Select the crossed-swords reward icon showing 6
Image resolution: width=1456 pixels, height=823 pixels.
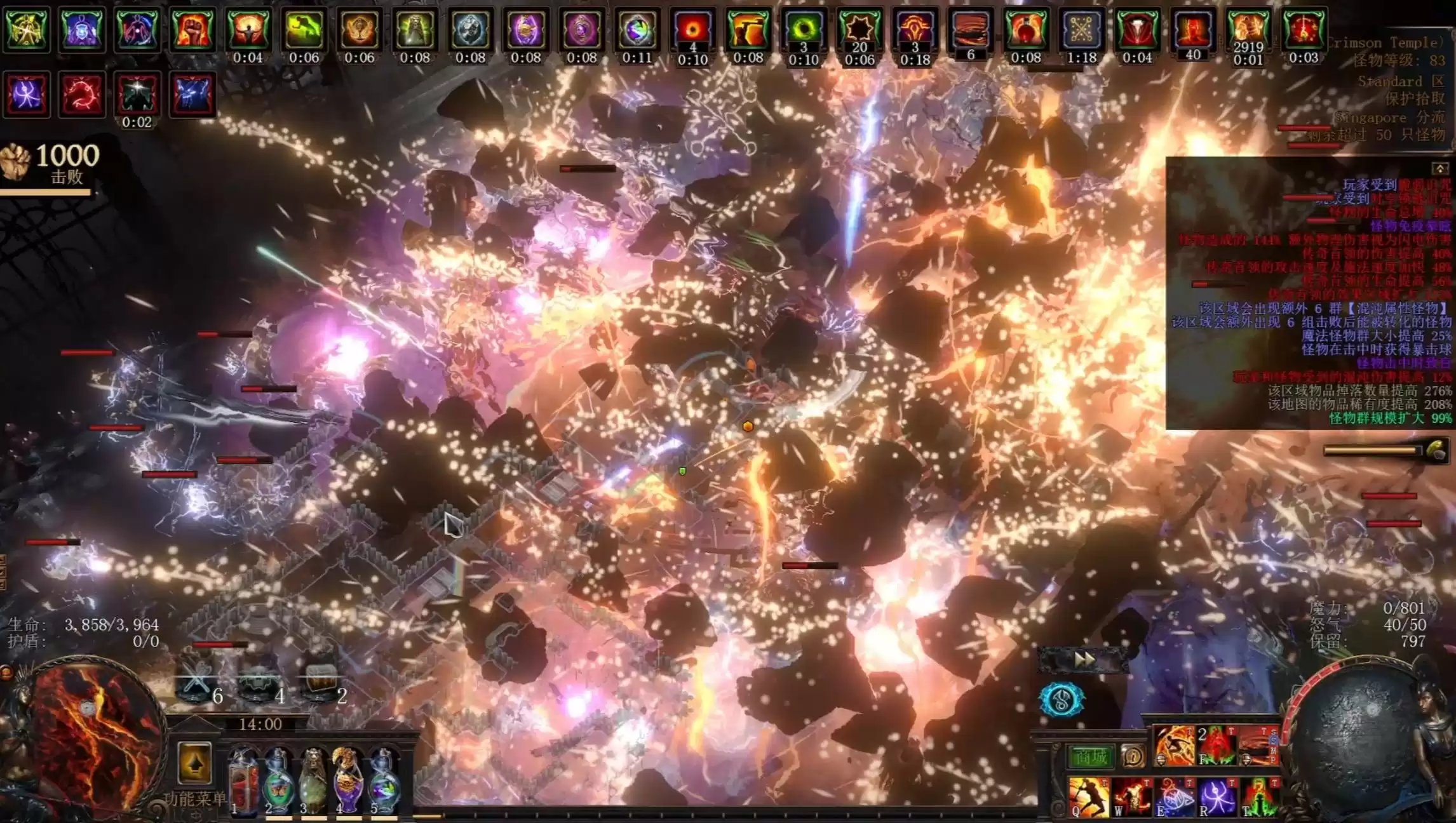(x=196, y=685)
